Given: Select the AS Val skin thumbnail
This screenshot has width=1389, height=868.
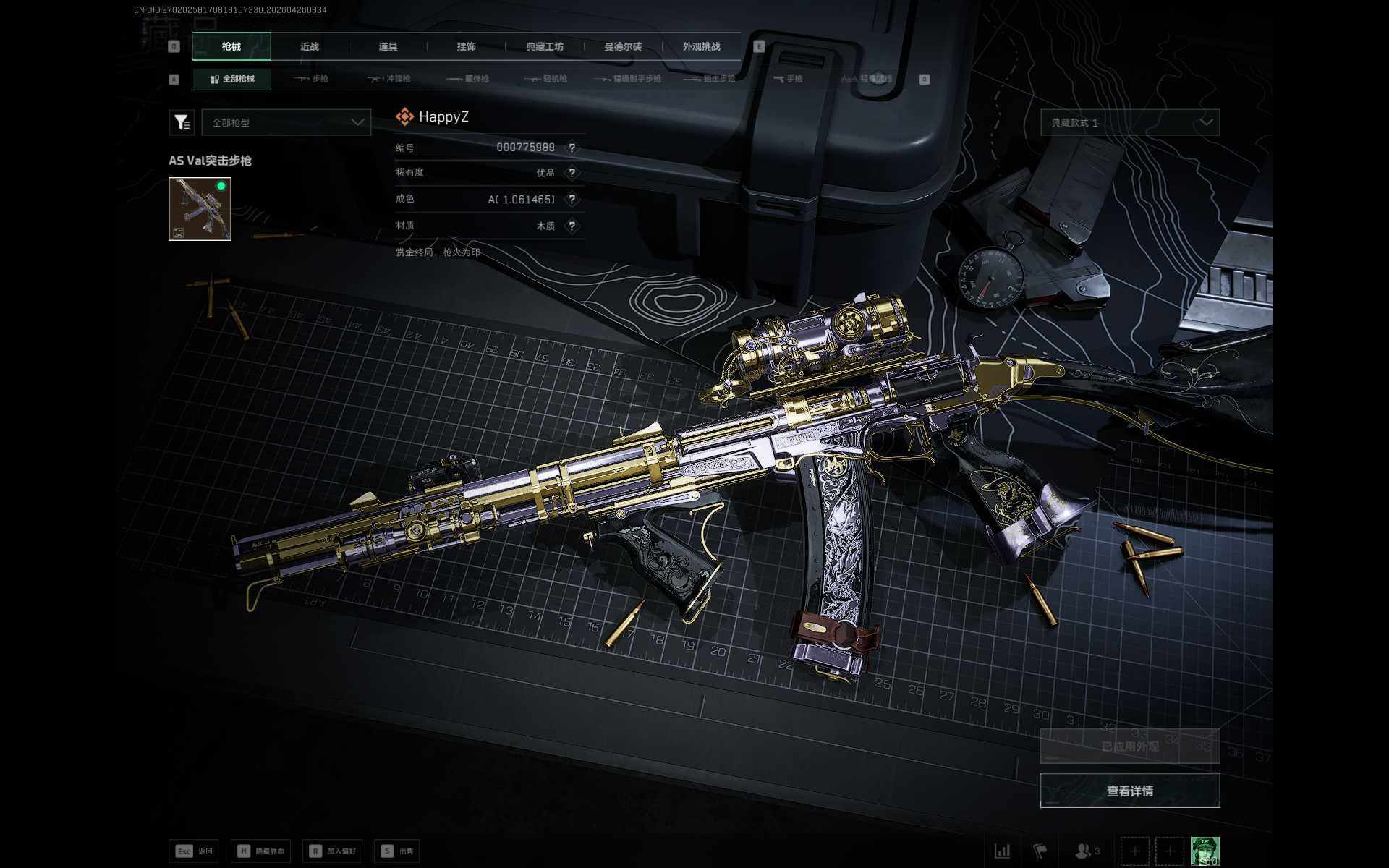Looking at the screenshot, I should 200,209.
